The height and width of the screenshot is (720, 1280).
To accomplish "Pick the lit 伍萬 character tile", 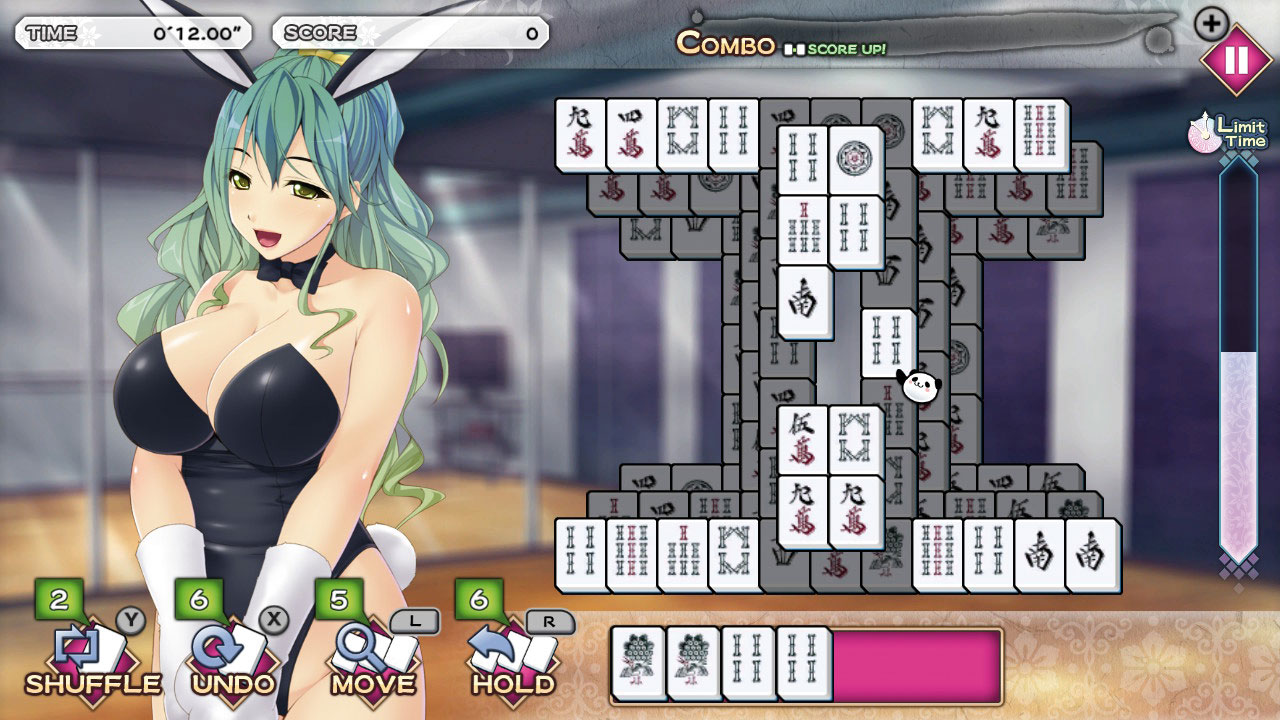I will (x=802, y=439).
